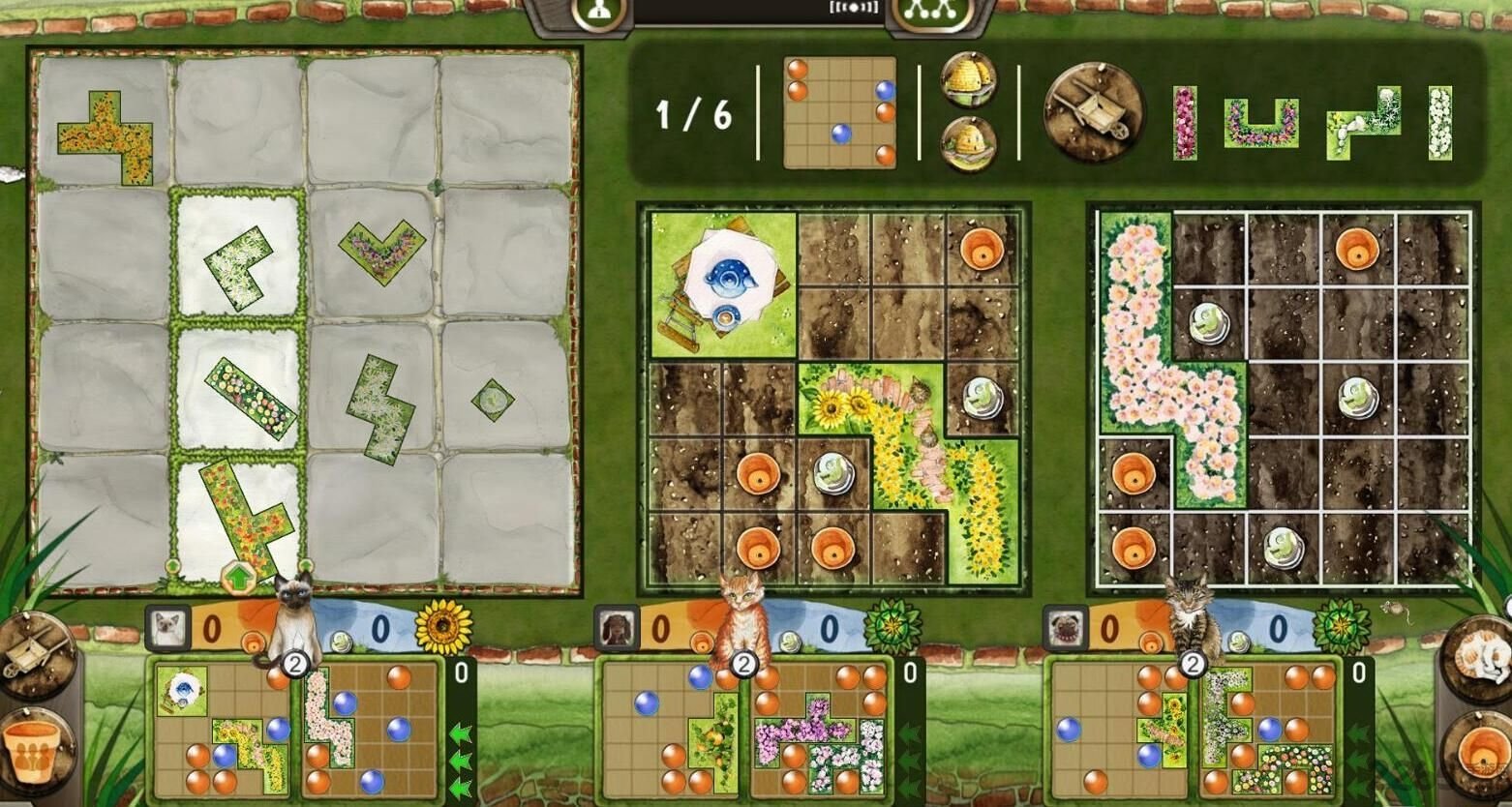Select the orange flower tile in nursery corner
The image size is (1512, 807).
tap(106, 134)
